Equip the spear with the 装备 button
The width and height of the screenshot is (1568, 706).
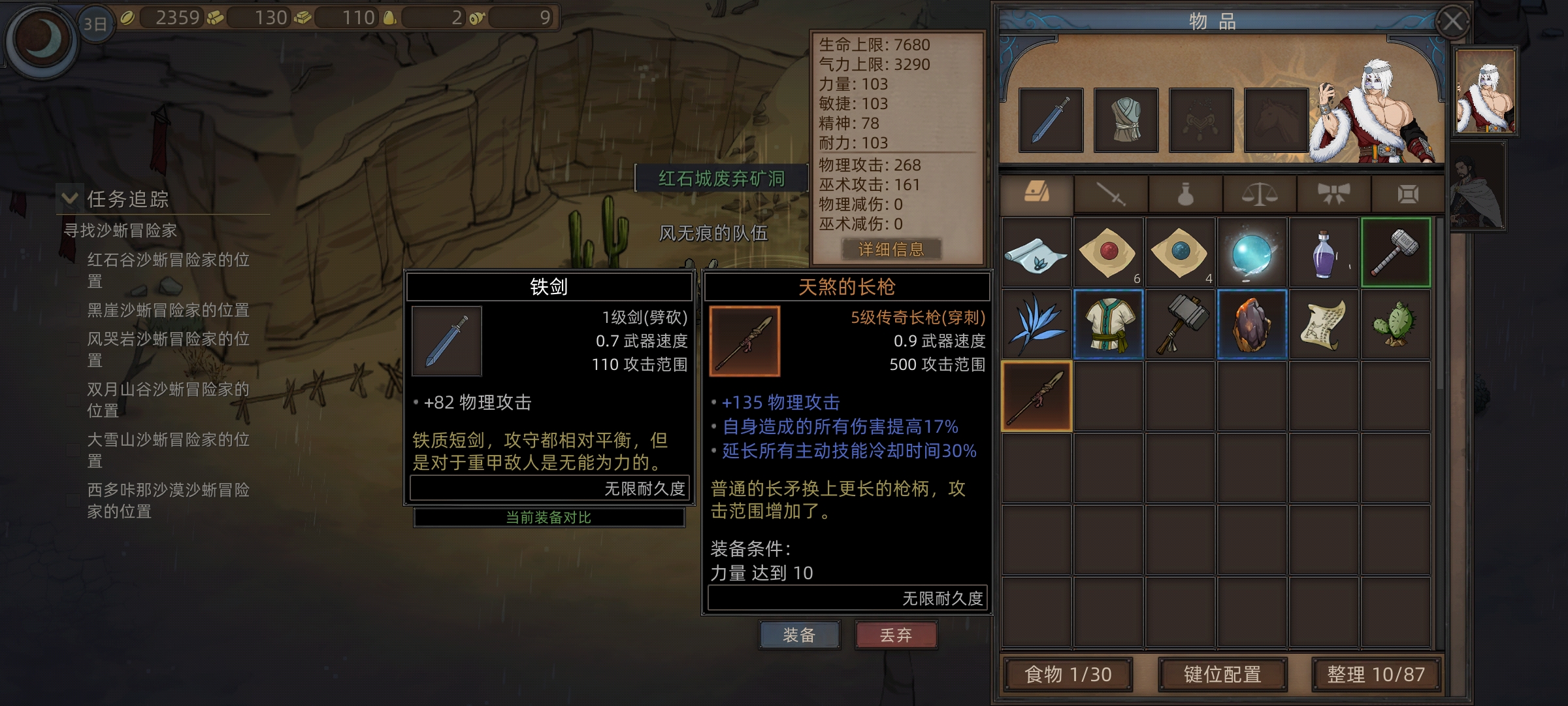[799, 635]
